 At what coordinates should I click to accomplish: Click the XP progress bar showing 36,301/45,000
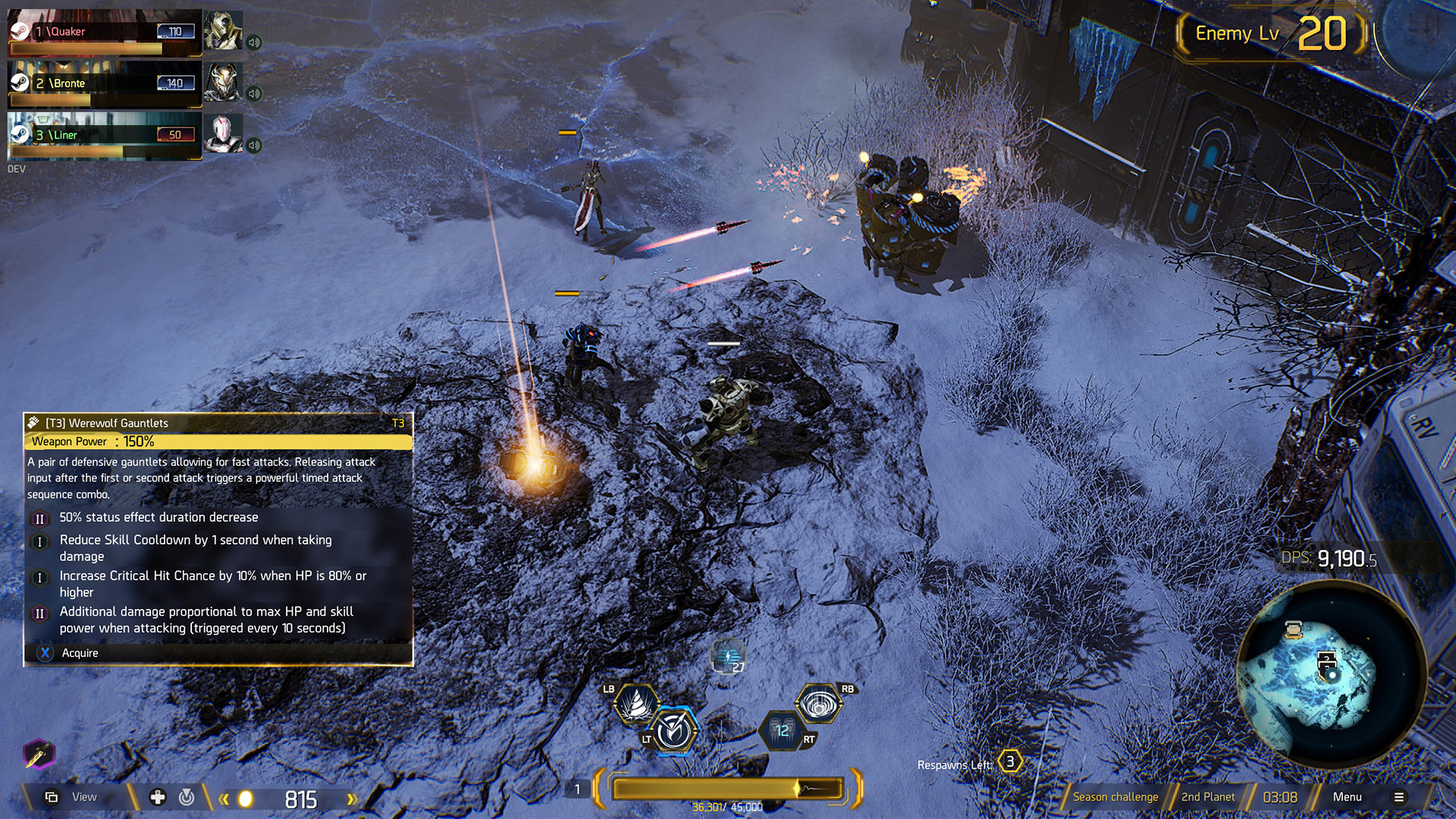(728, 789)
